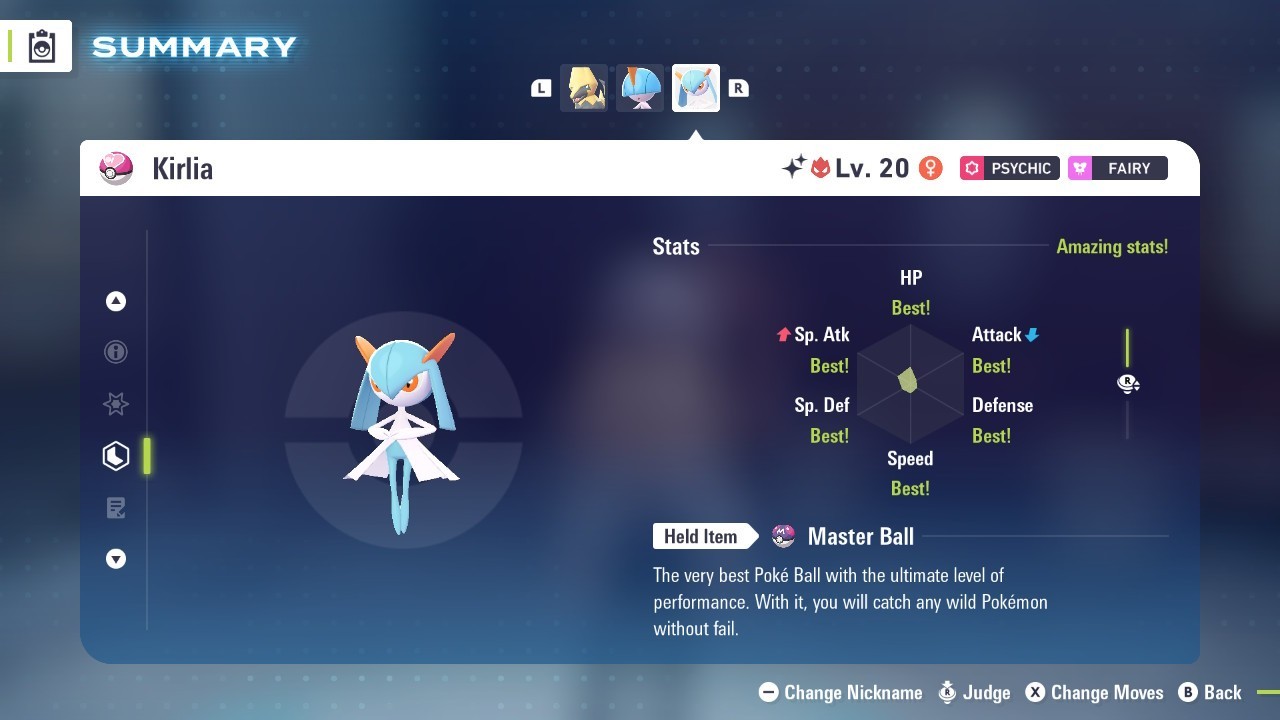The height and width of the screenshot is (720, 1280).
Task: Click the up arrow in page sidebar
Action: [x=116, y=301]
